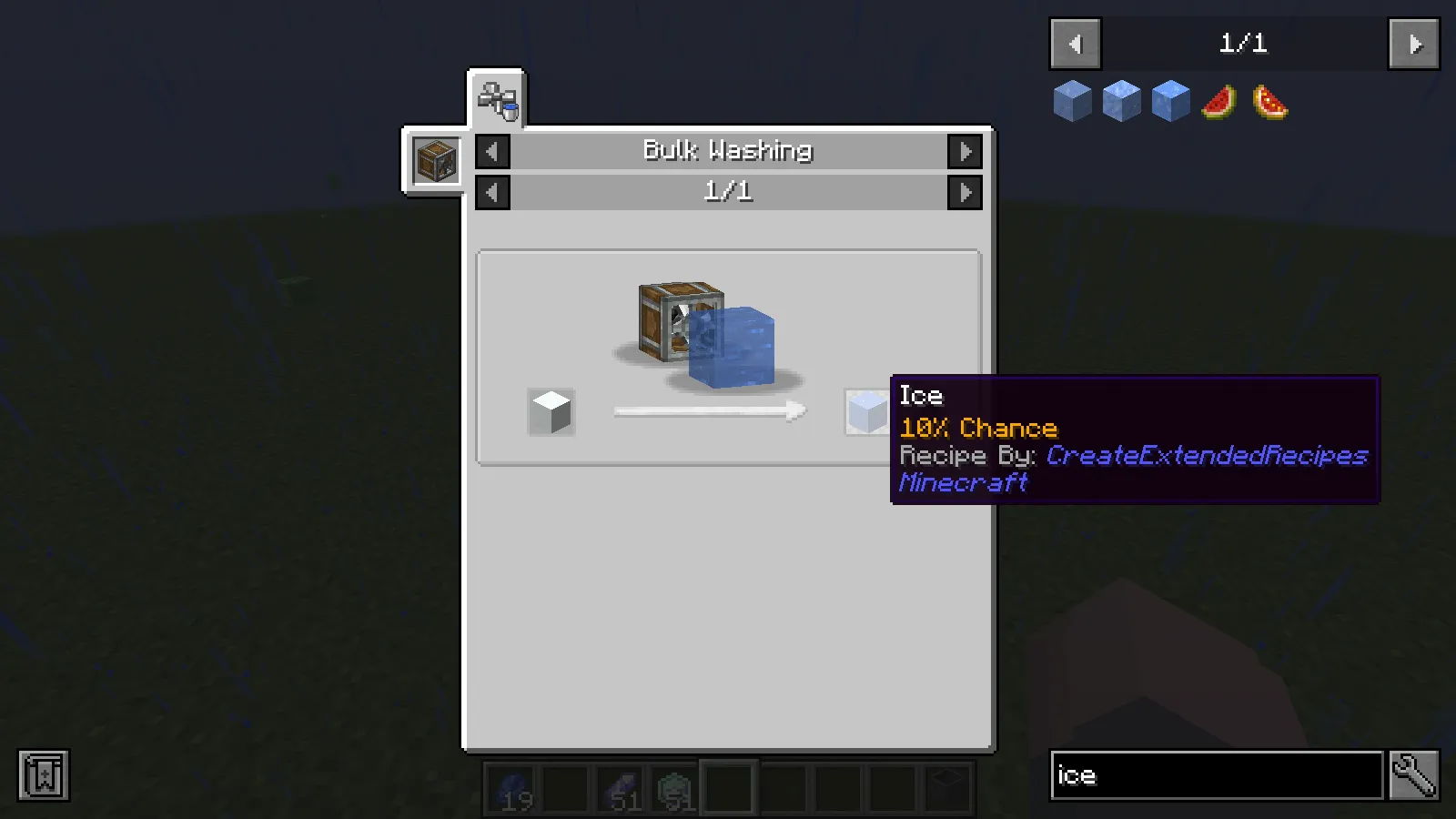Click the next page arrow beside 1/1
The width and height of the screenshot is (1456, 819).
pyautogui.click(x=1412, y=44)
